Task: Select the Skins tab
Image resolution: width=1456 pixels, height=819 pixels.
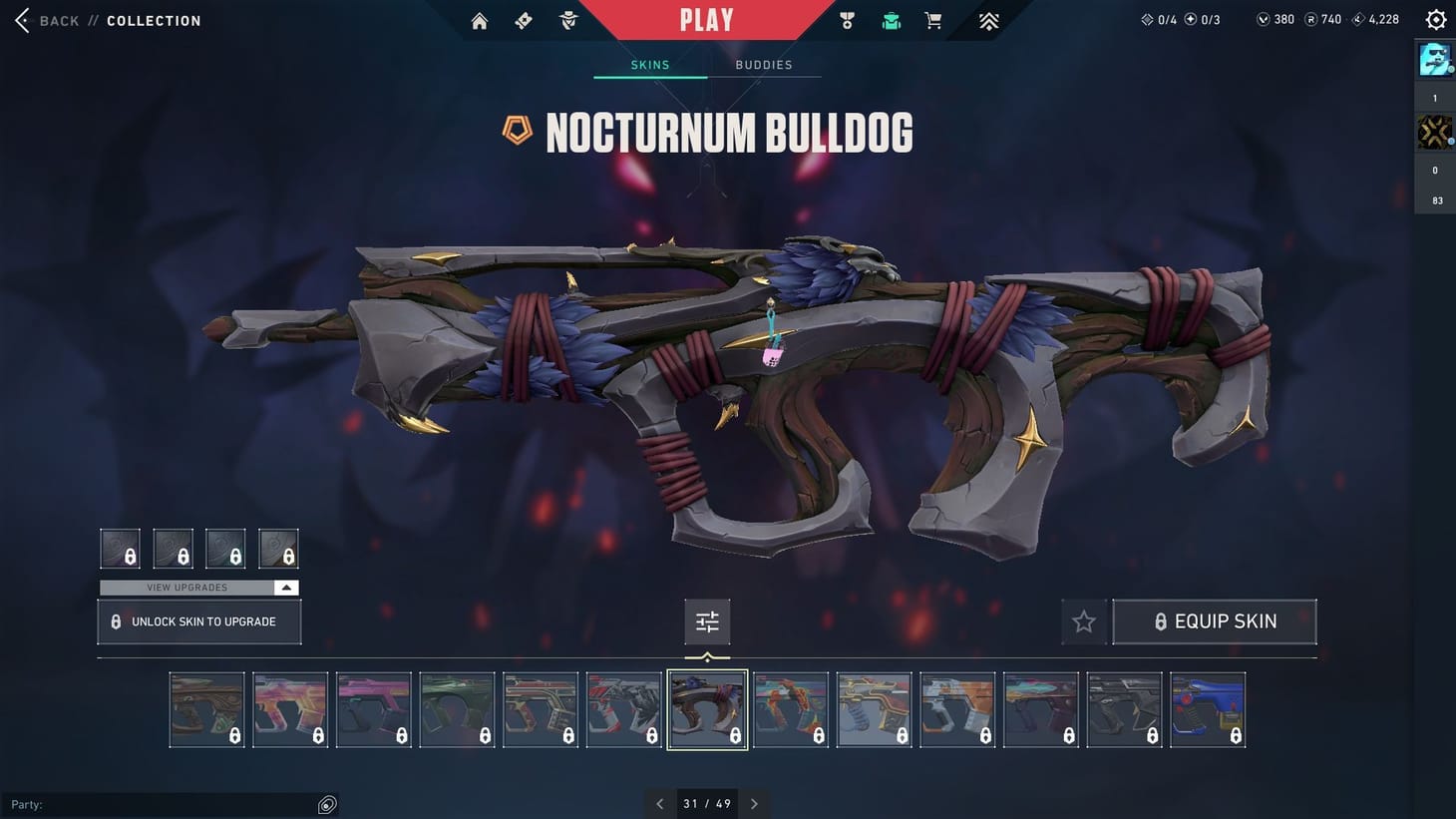Action: tap(649, 64)
